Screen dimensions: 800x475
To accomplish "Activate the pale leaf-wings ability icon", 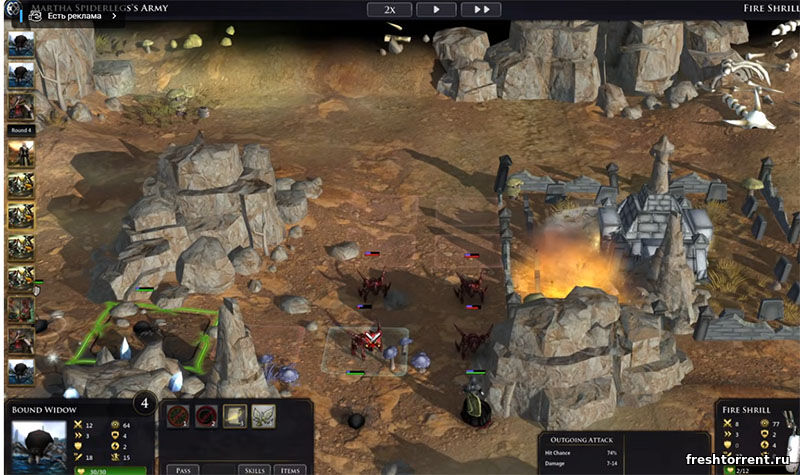I will (263, 416).
